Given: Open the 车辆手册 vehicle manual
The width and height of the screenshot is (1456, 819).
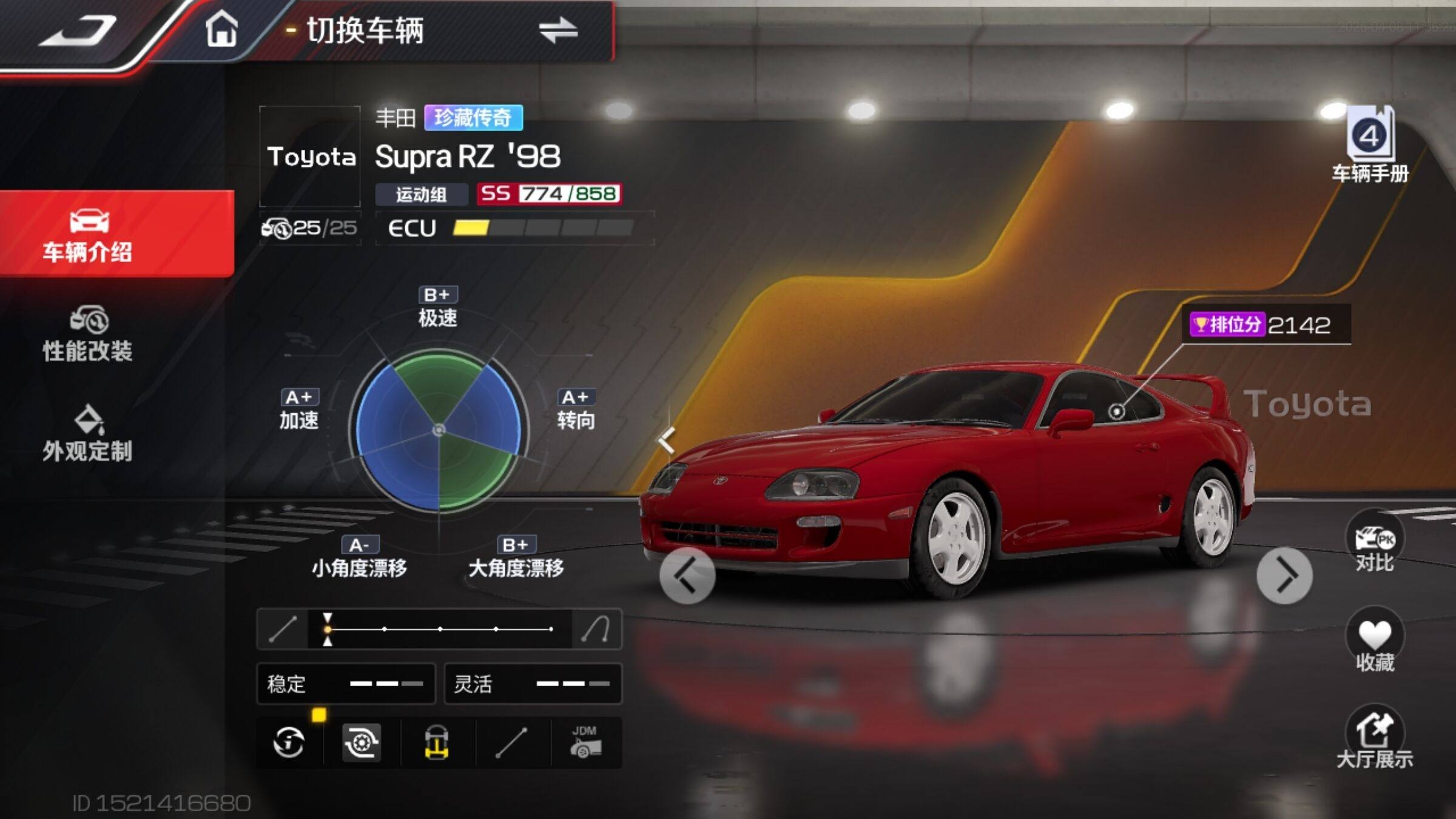Looking at the screenshot, I should click(1370, 146).
